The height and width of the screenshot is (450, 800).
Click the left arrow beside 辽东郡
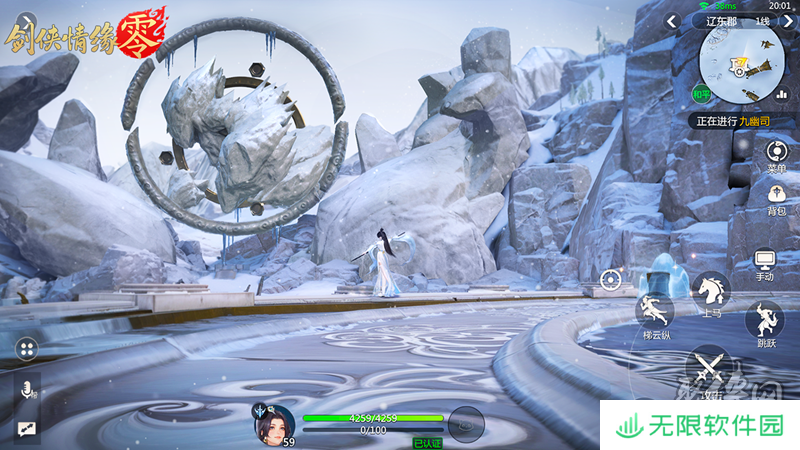[673, 21]
